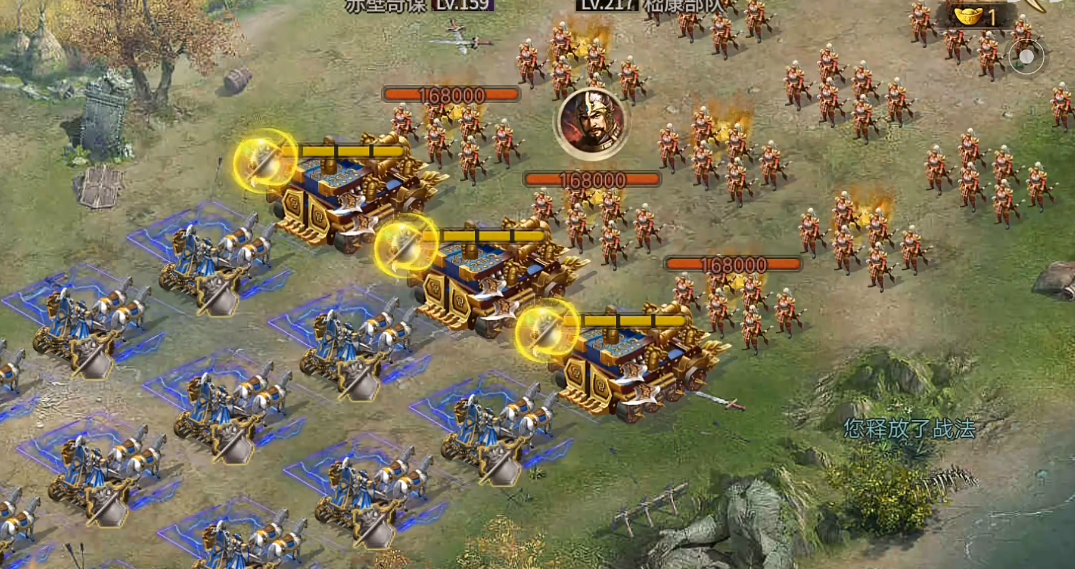Open the floating white circle overlay button
The image size is (1075, 569).
coord(1026,58)
